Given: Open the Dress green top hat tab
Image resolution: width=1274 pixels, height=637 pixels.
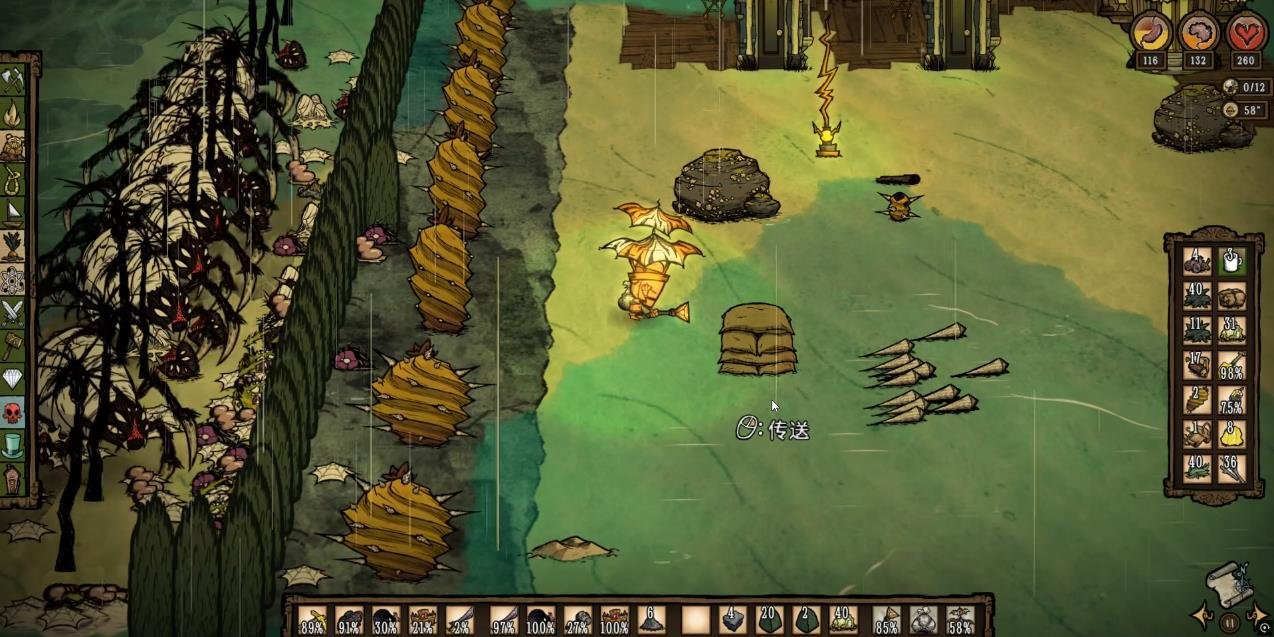Looking at the screenshot, I should point(12,445).
